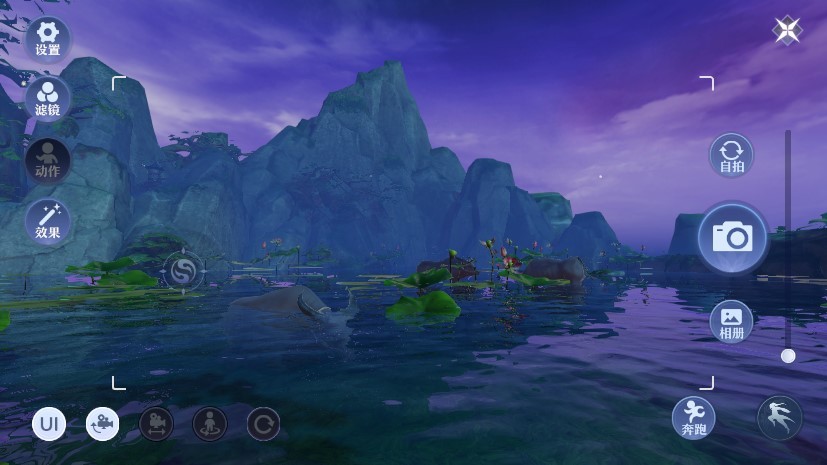
Task: Tap the swirl joystick icon on water
Action: 183,269
